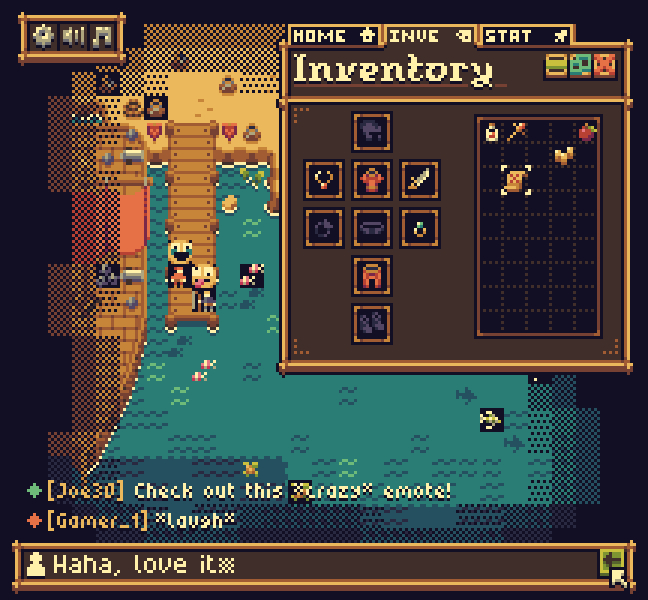Choose the orange chest armor slot
Screen dimensions: 648x600
tap(372, 180)
